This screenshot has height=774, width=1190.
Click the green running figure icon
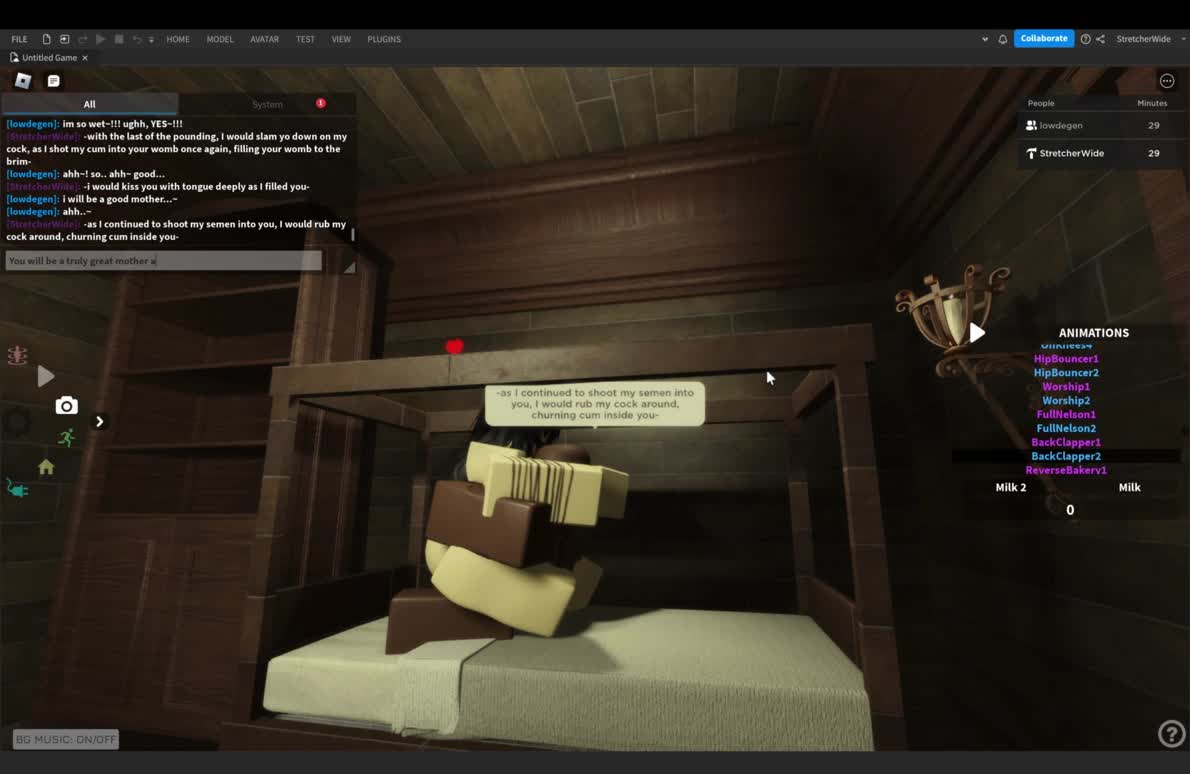pyautogui.click(x=66, y=437)
